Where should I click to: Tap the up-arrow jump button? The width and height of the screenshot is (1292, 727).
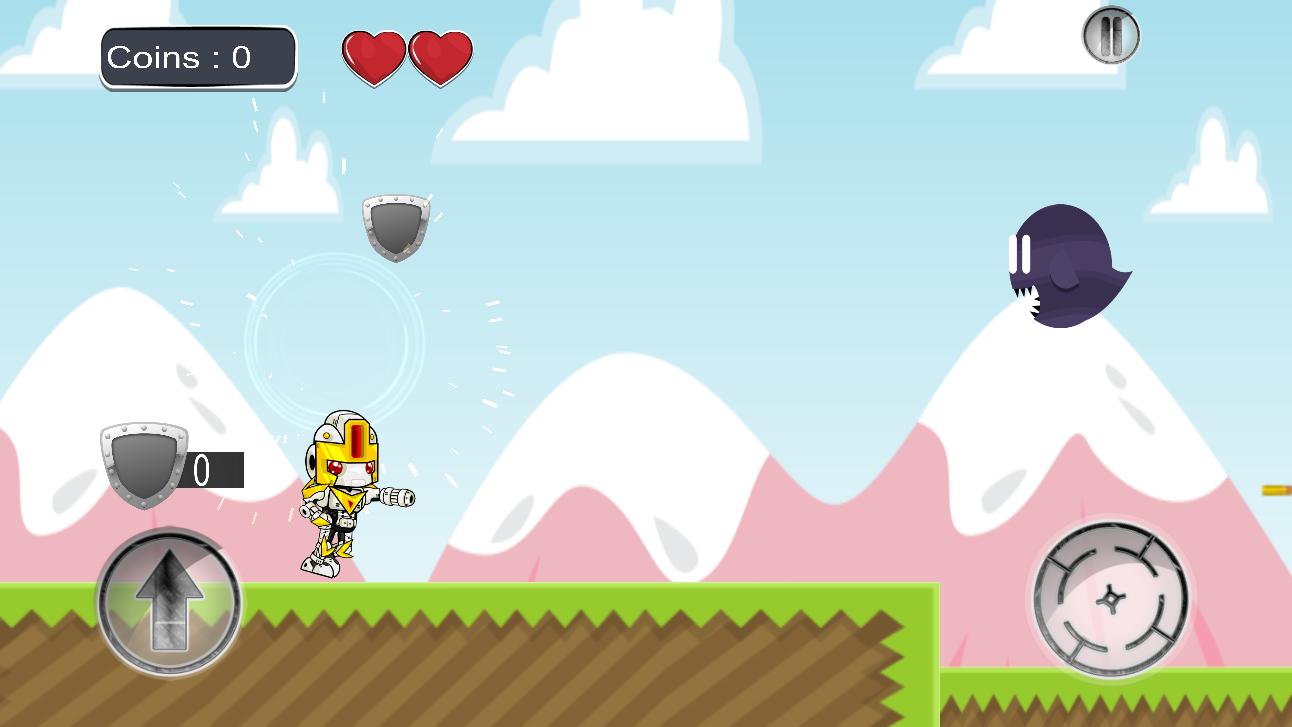click(169, 602)
